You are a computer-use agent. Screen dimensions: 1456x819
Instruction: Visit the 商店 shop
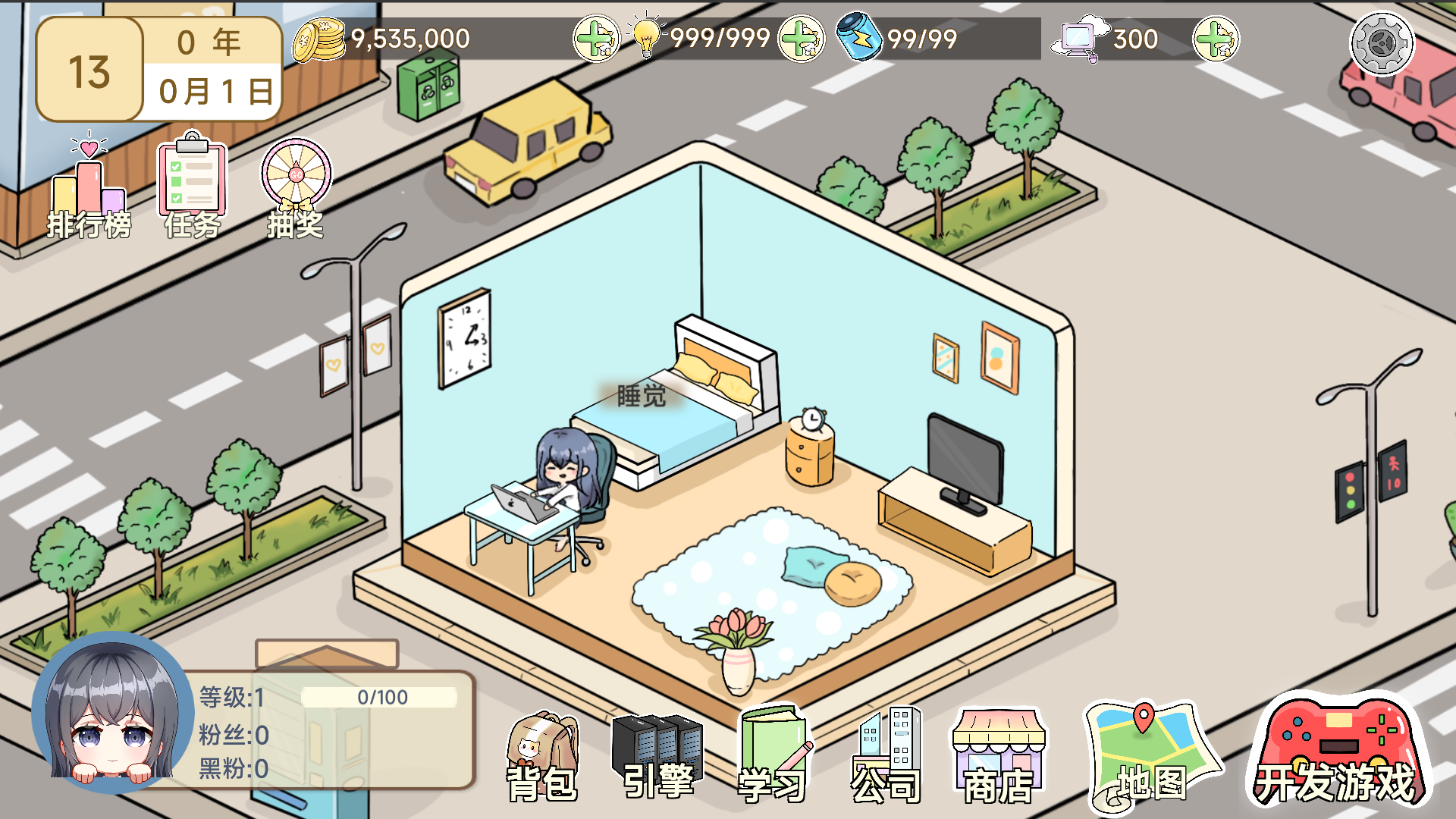[x=998, y=758]
